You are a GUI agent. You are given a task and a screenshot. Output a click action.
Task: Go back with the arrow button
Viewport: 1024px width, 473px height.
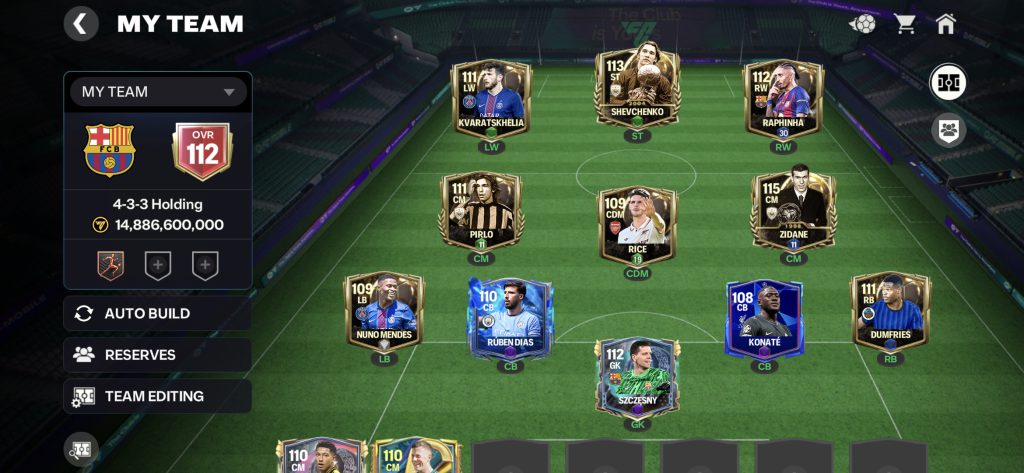pyautogui.click(x=81, y=23)
